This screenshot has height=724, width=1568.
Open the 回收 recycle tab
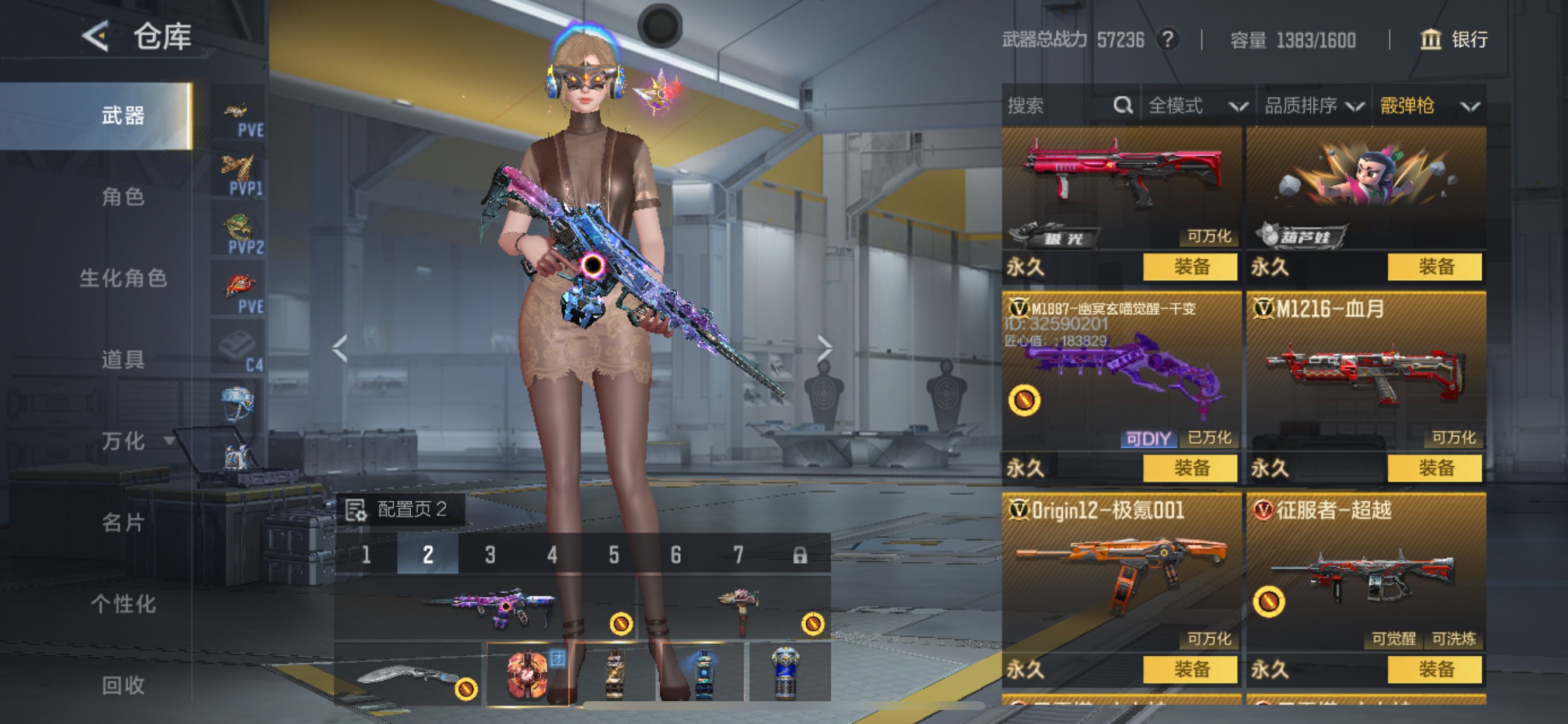pos(123,686)
